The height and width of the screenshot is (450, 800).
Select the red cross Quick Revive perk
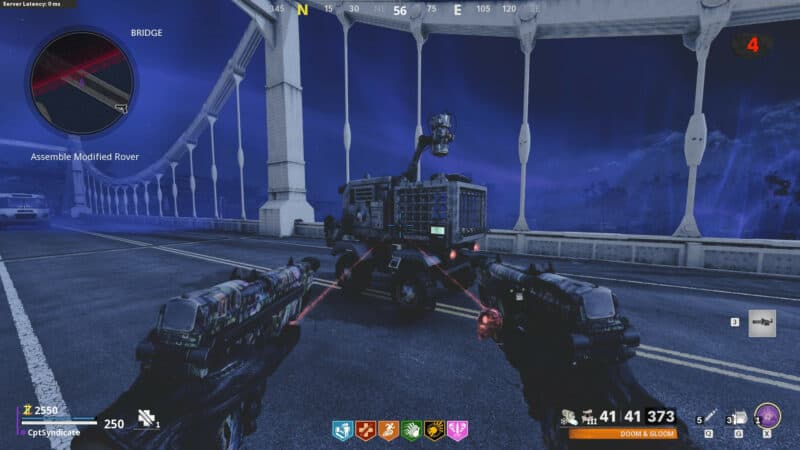click(365, 431)
